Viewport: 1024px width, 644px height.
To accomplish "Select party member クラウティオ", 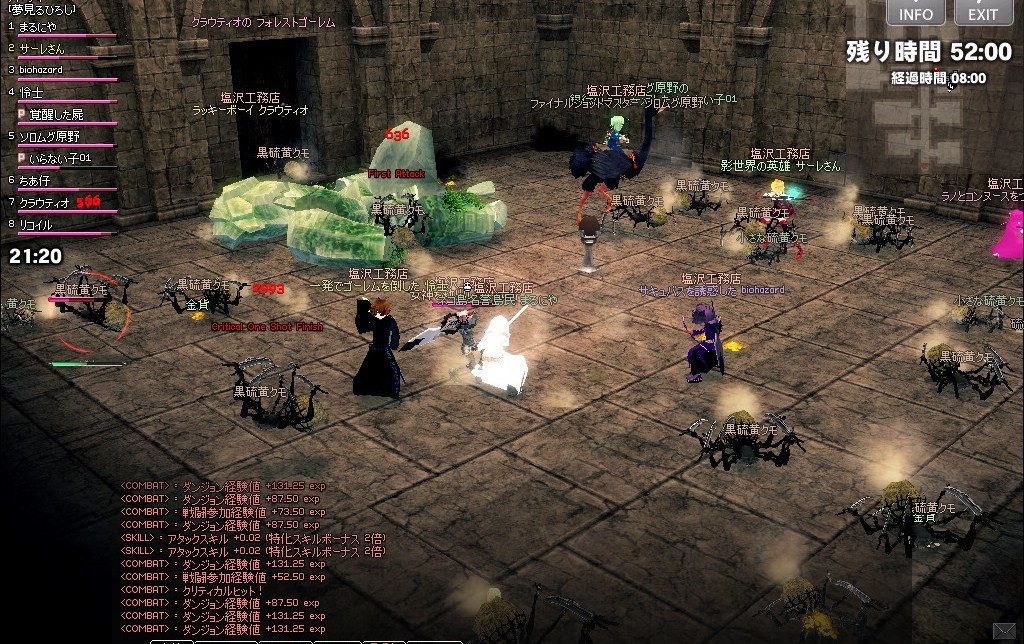I will [44, 203].
